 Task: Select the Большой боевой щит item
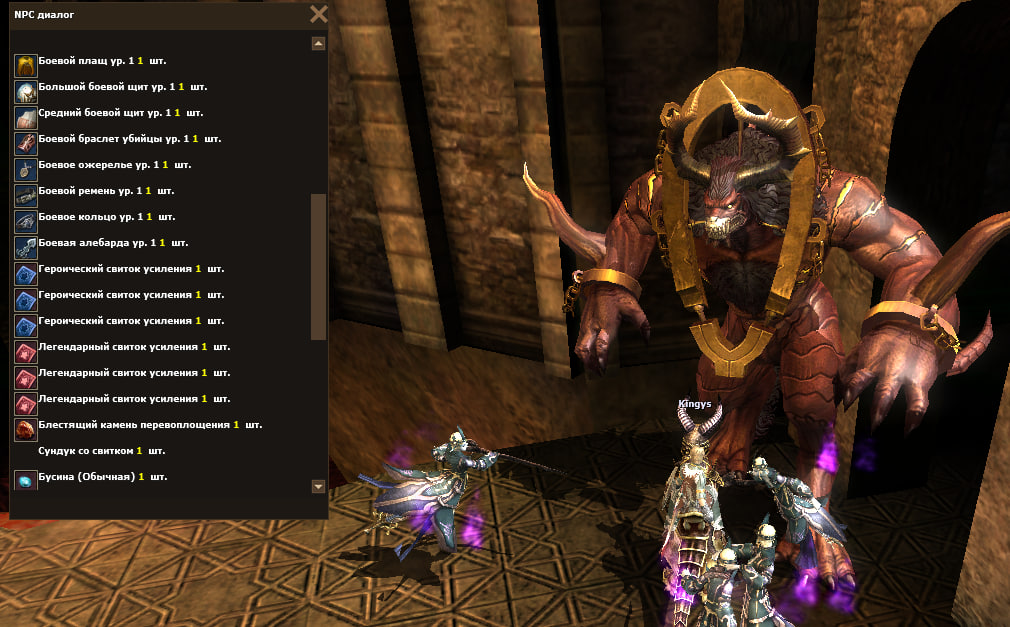click(100, 88)
